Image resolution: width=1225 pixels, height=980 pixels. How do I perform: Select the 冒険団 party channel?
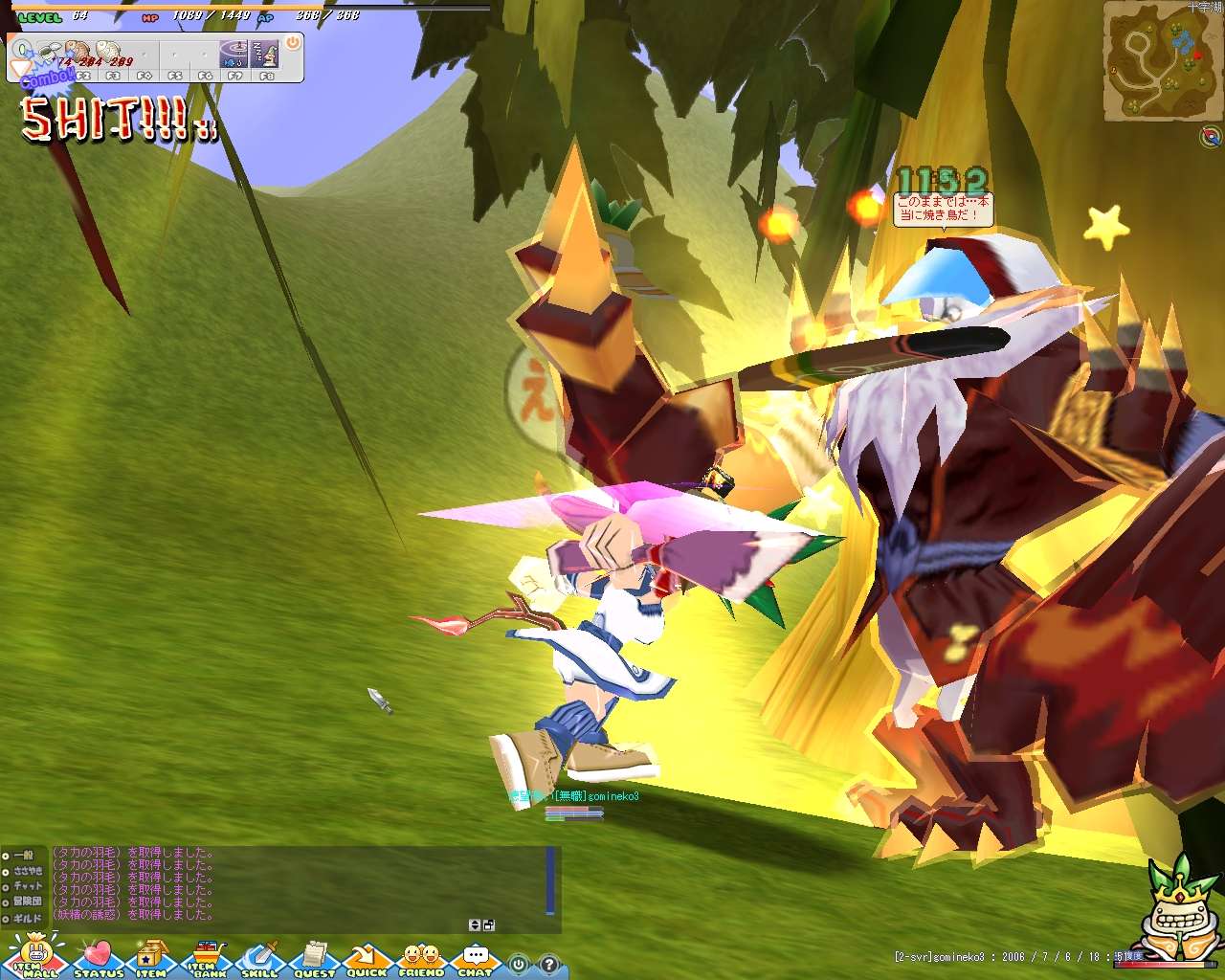pos(22,902)
